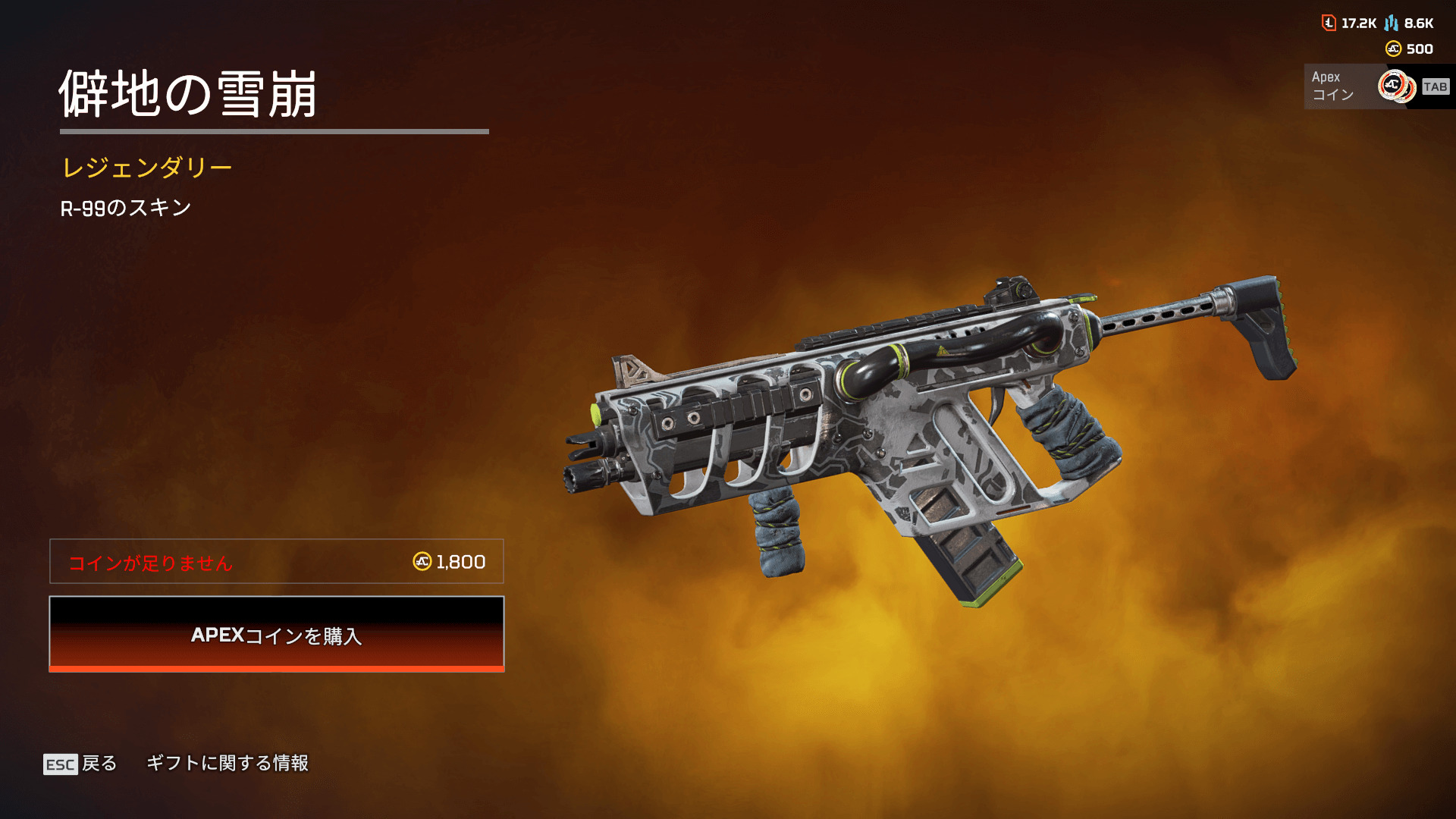Select the 1,800 coin price row
1456x819 pixels.
[x=277, y=562]
